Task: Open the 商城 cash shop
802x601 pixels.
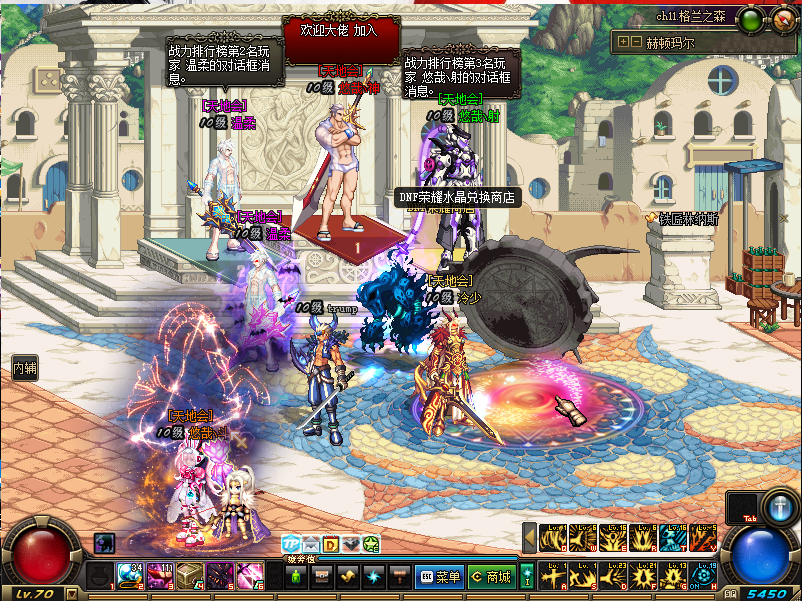Action: [490, 577]
